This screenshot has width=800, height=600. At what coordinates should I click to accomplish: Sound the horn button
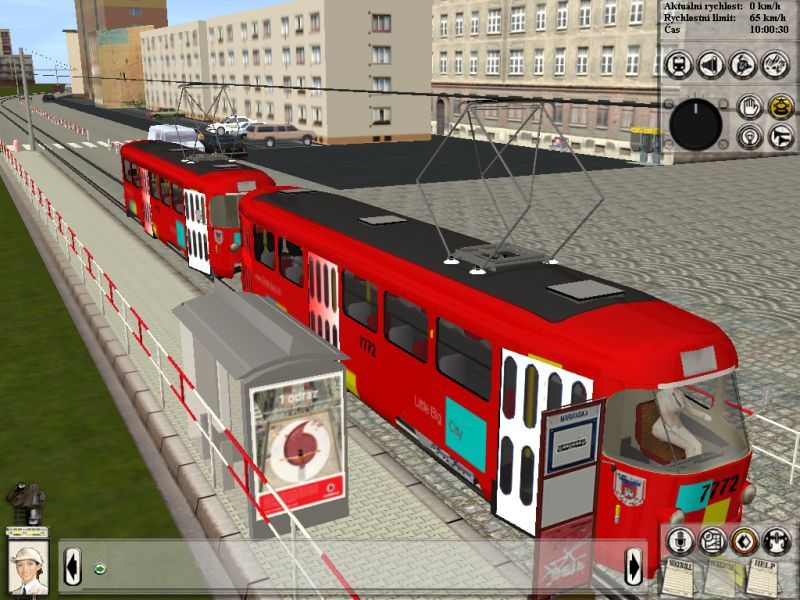pyautogui.click(x=780, y=137)
